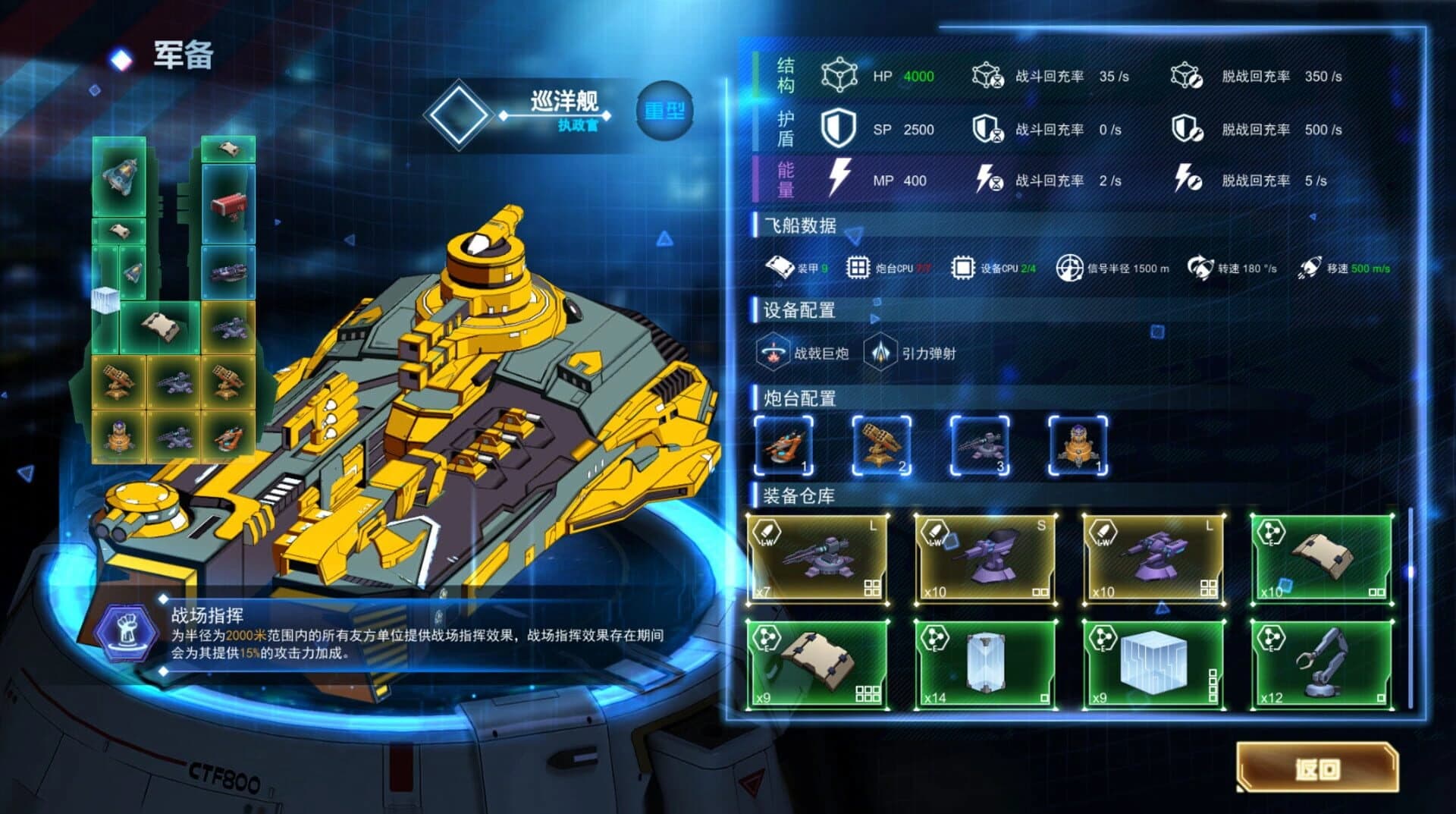Select the 战戟巨炮 equipment icon

point(772,353)
